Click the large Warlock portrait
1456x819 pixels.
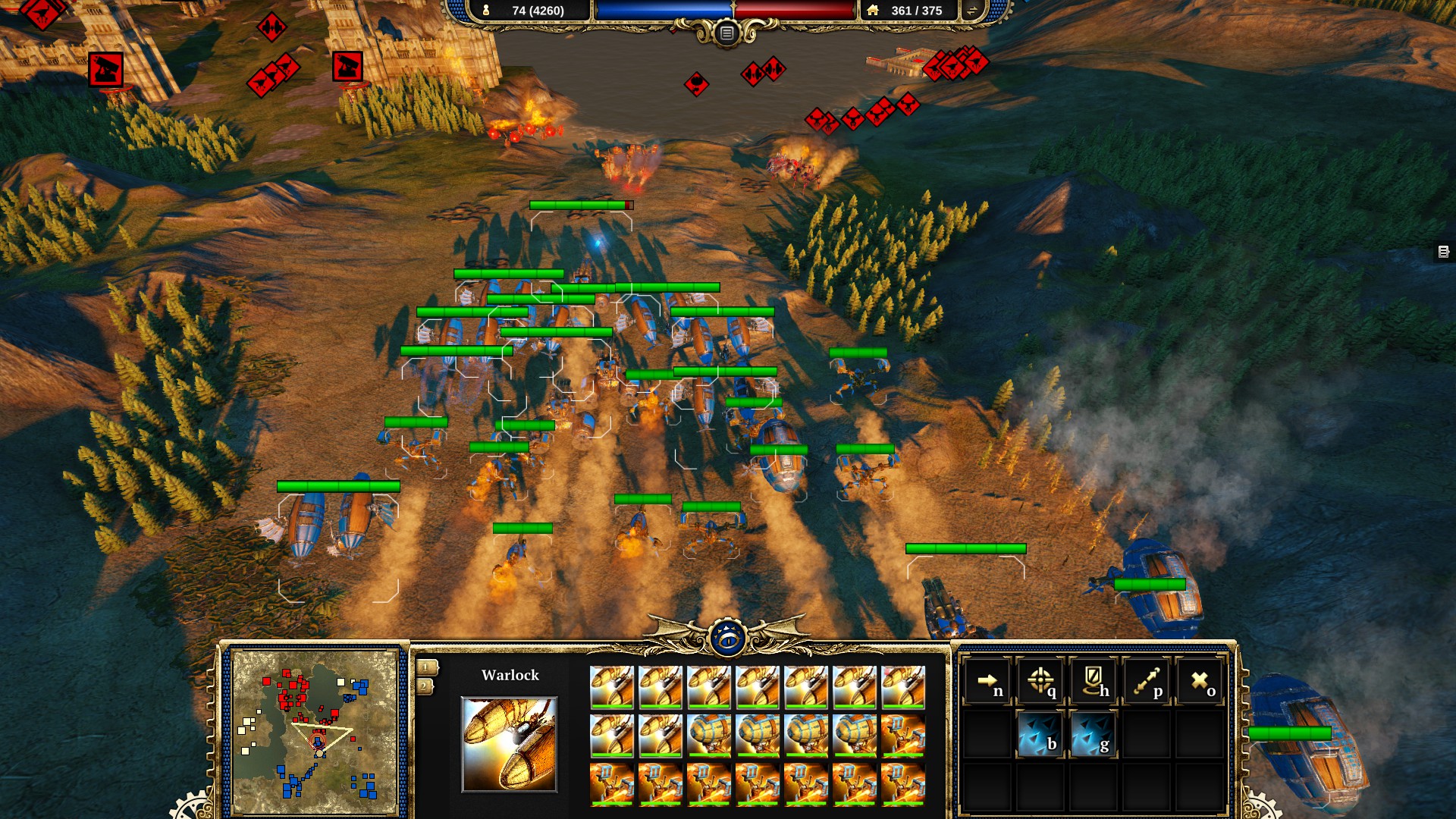point(509,745)
